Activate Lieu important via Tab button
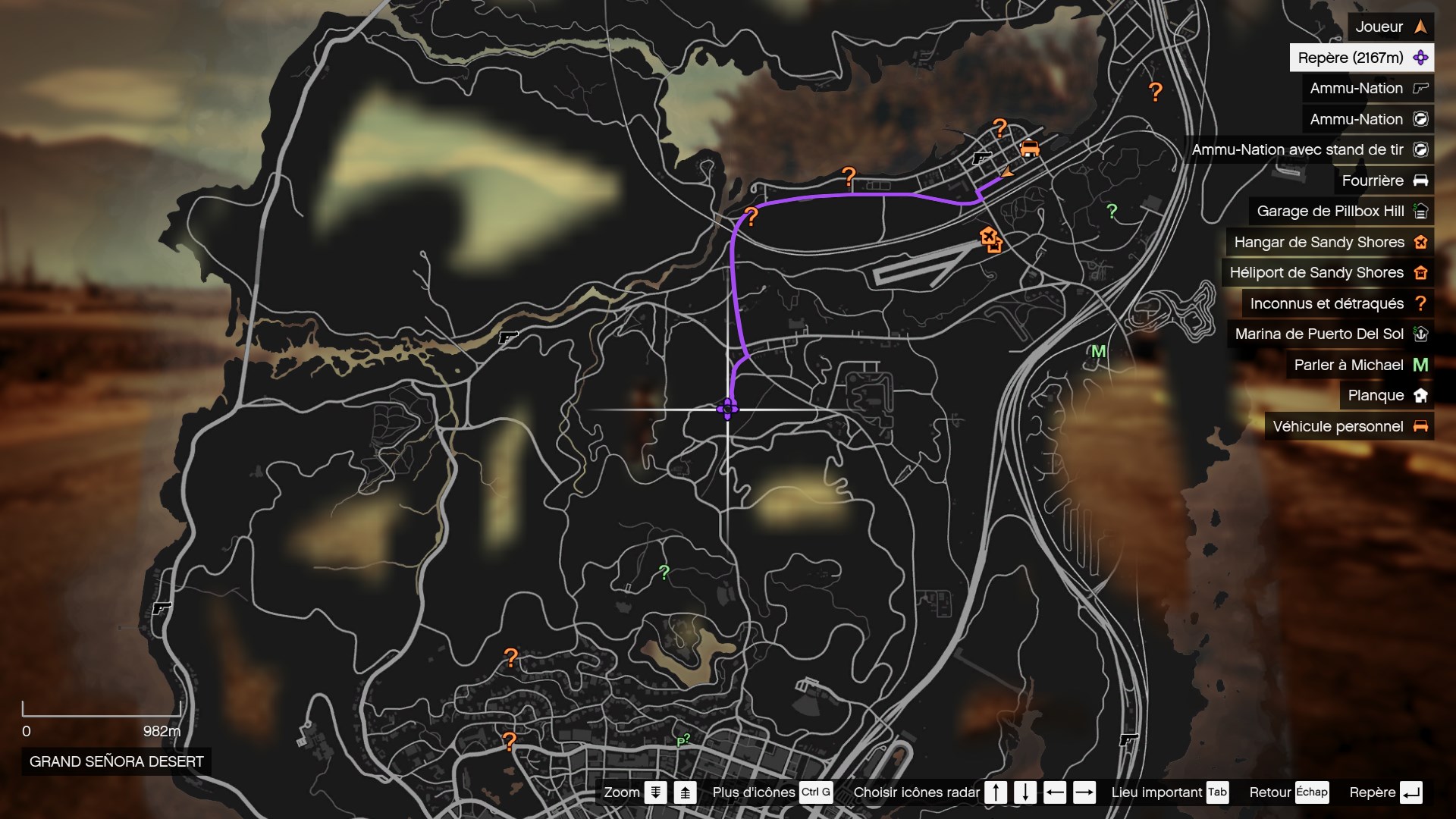Screen dimensions: 1456x819 [1219, 792]
